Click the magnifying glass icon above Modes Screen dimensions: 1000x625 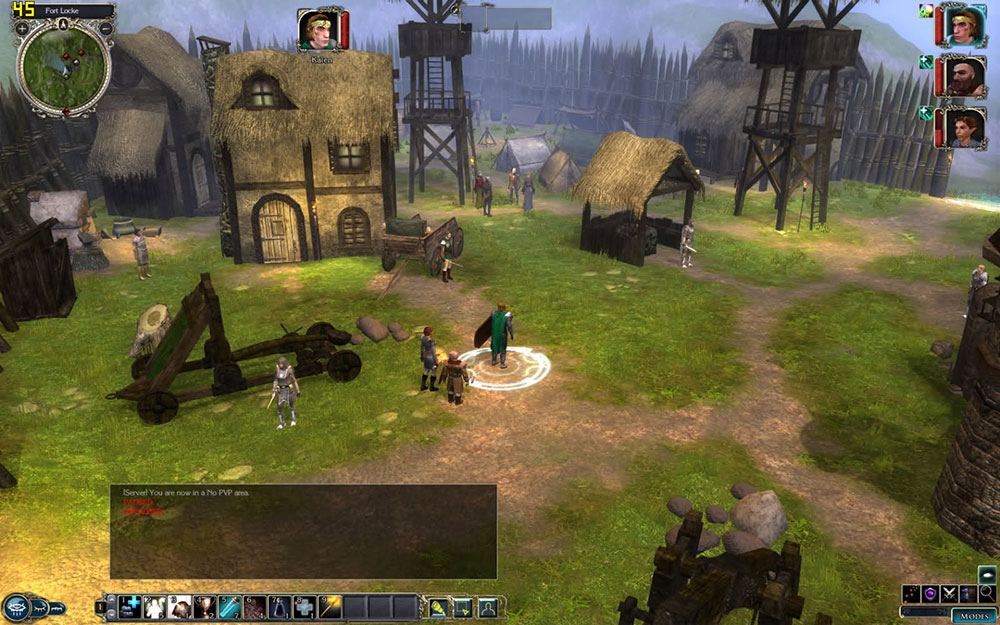987,593
